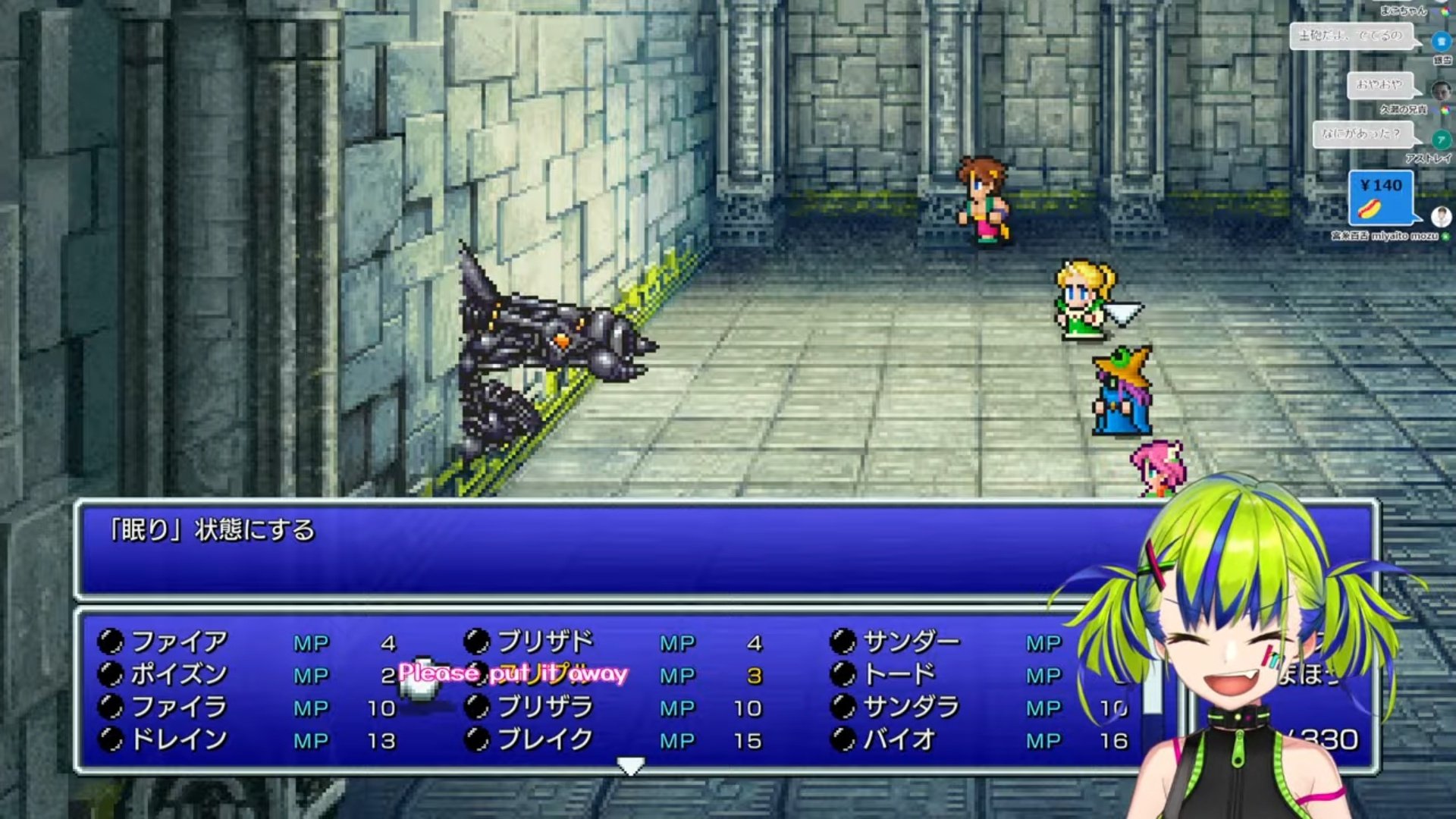
Task: Pick the ポイズン poison spell
Action: click(x=179, y=674)
